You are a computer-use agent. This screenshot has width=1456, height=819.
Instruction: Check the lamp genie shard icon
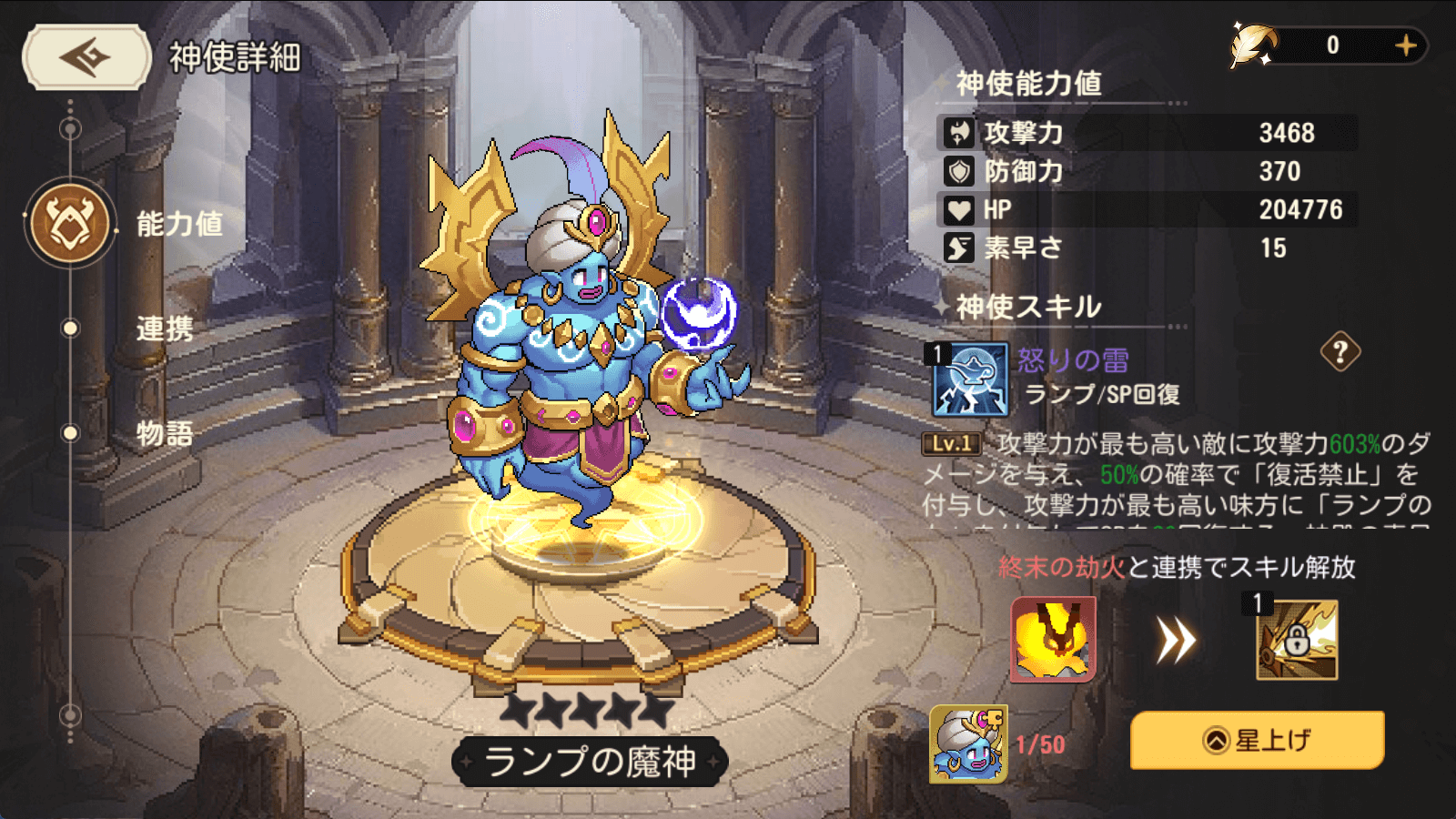968,744
